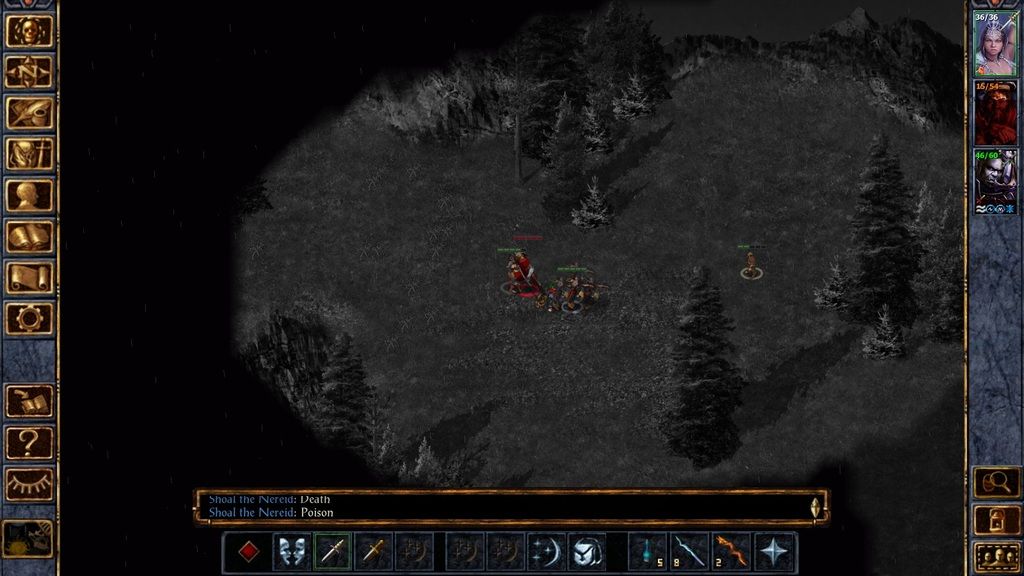The height and width of the screenshot is (576, 1024).
Task: Open the journal with quill icon
Action: click(29, 112)
